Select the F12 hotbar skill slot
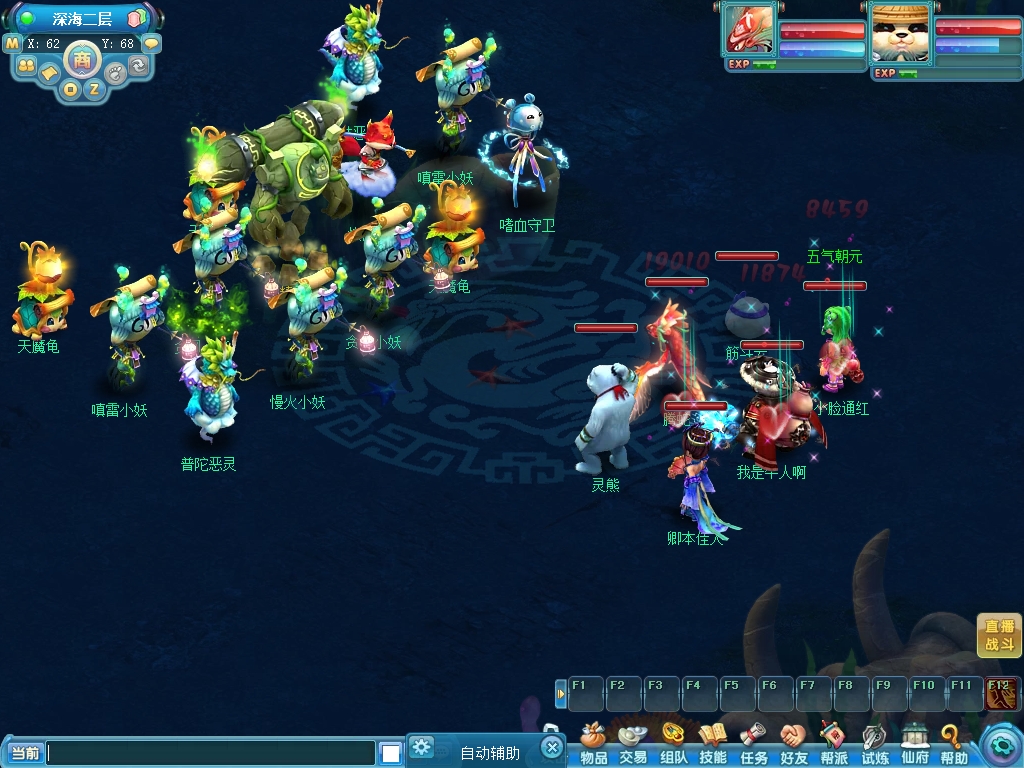Image resolution: width=1024 pixels, height=768 pixels. coord(1000,693)
